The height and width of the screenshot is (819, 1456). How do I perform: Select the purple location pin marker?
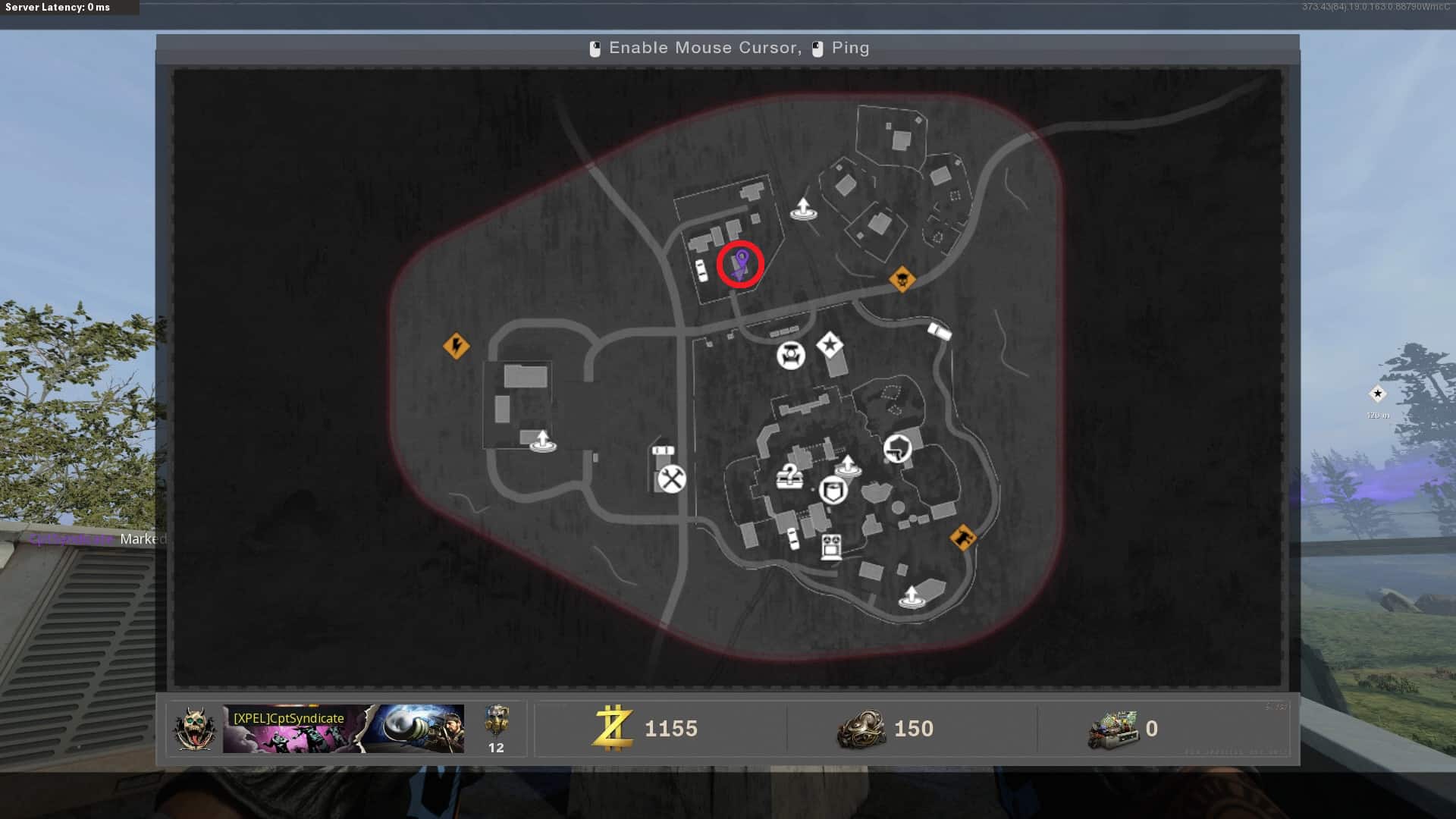[741, 262]
